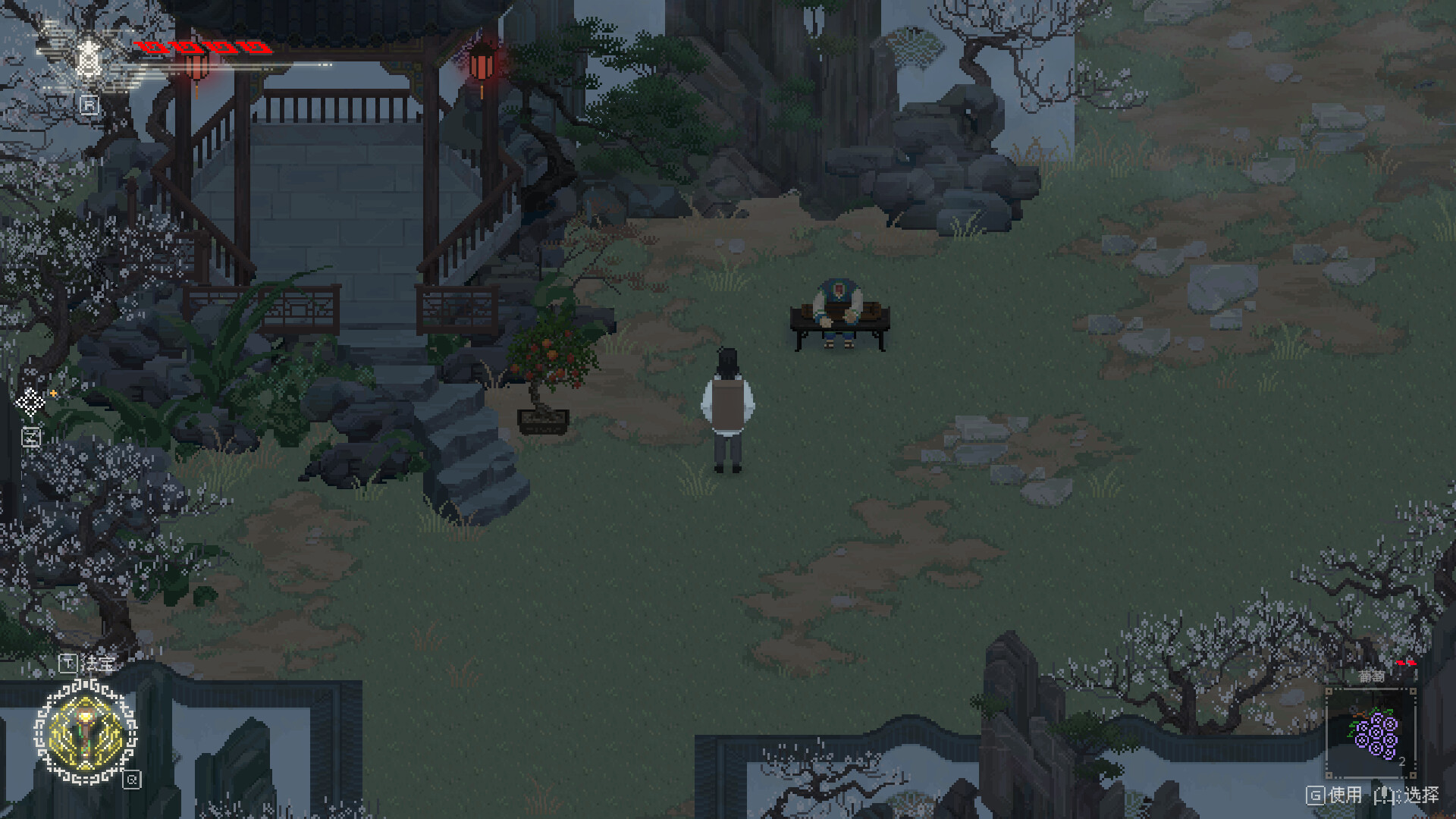Activate the golden 法宝 treasure emblem

(x=86, y=733)
